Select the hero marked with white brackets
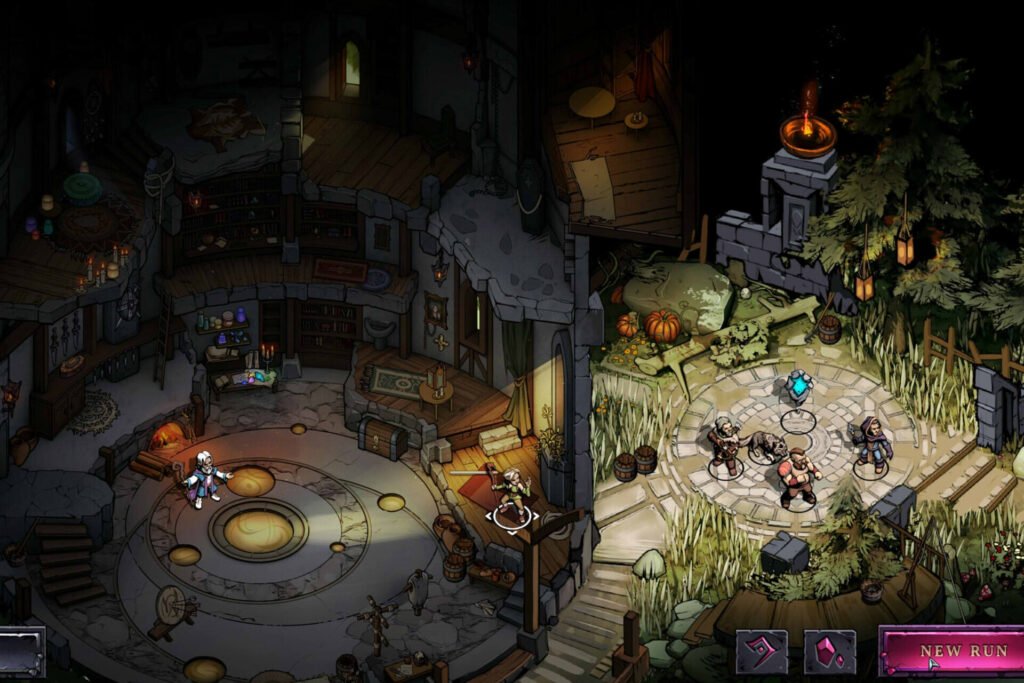 [512, 495]
